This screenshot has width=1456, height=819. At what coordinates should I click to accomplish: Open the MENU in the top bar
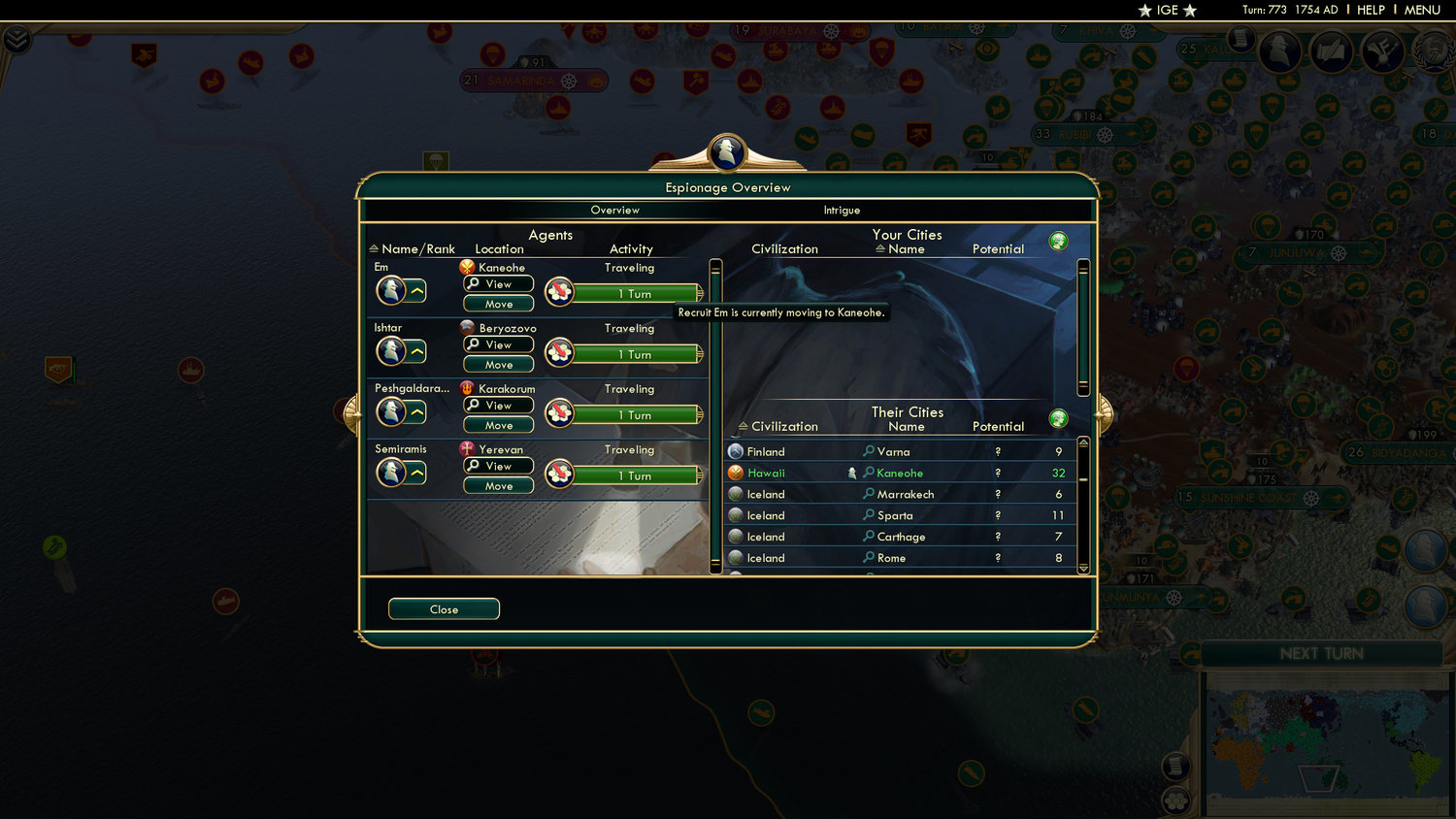(1421, 11)
